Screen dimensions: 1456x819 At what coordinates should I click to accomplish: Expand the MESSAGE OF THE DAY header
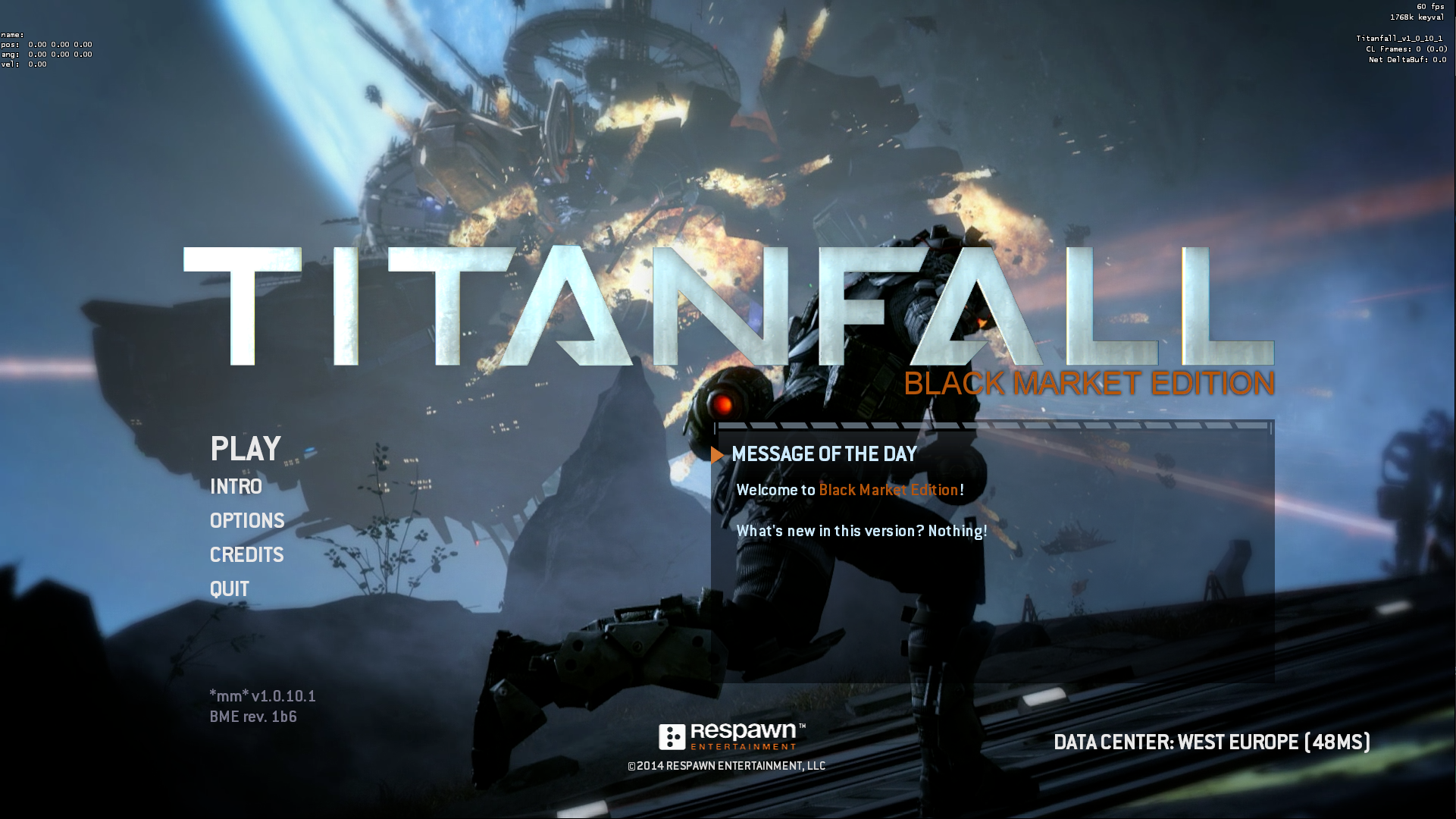click(x=825, y=454)
